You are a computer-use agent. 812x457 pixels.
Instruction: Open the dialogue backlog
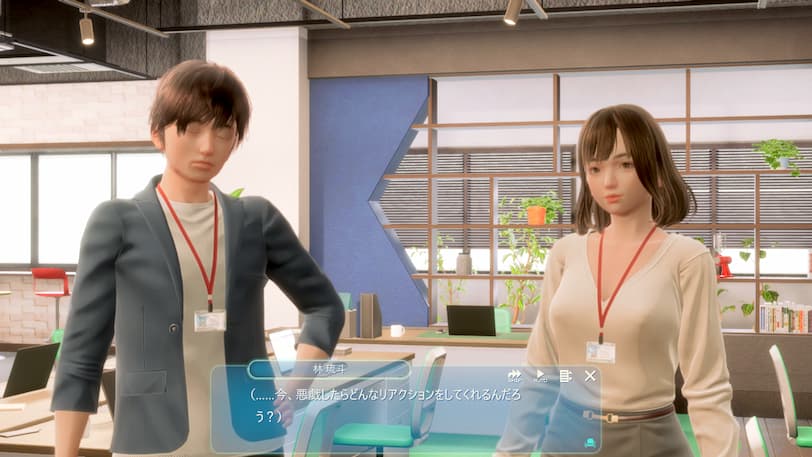click(565, 376)
